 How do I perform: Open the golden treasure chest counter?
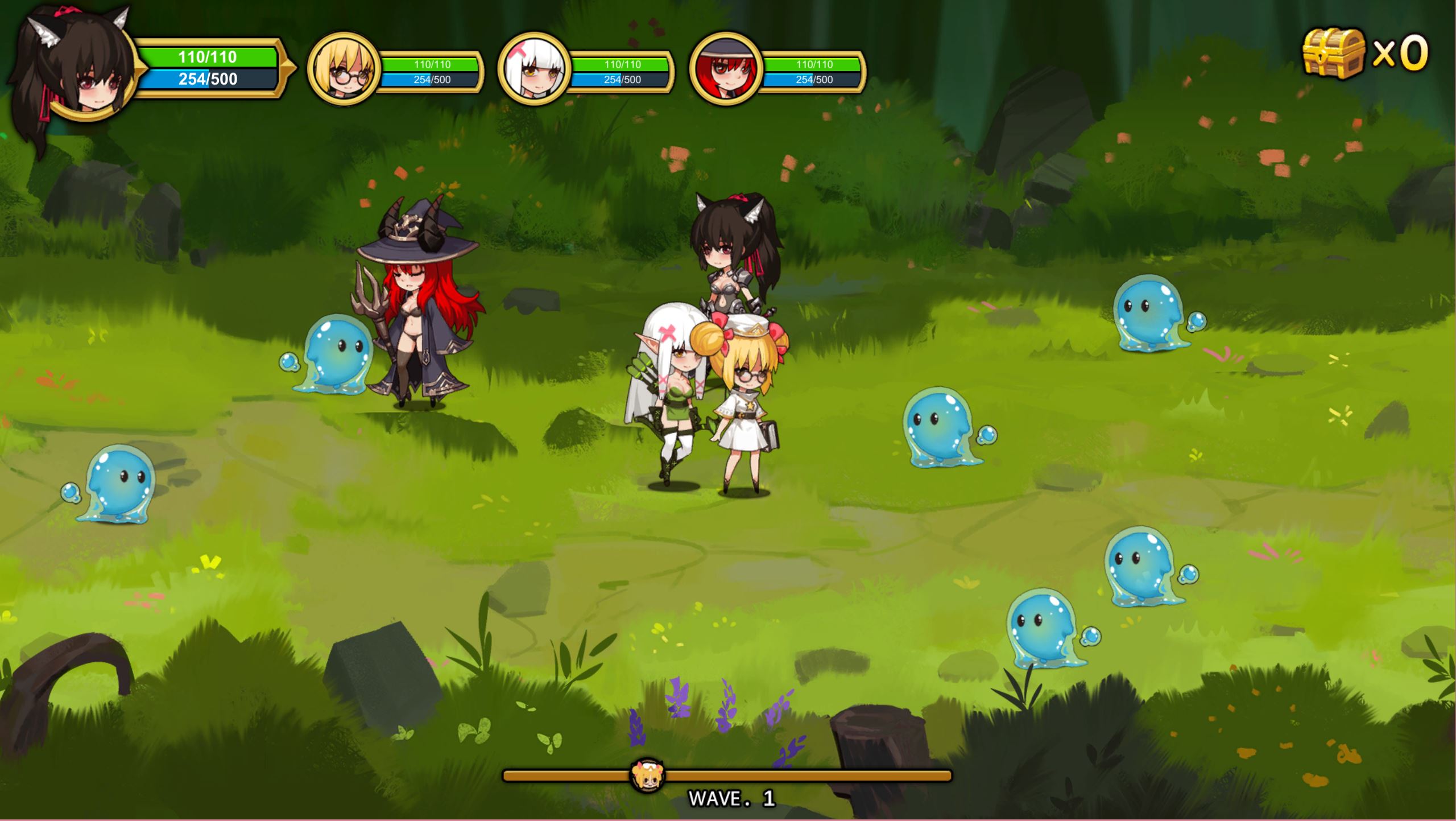[x=1334, y=53]
